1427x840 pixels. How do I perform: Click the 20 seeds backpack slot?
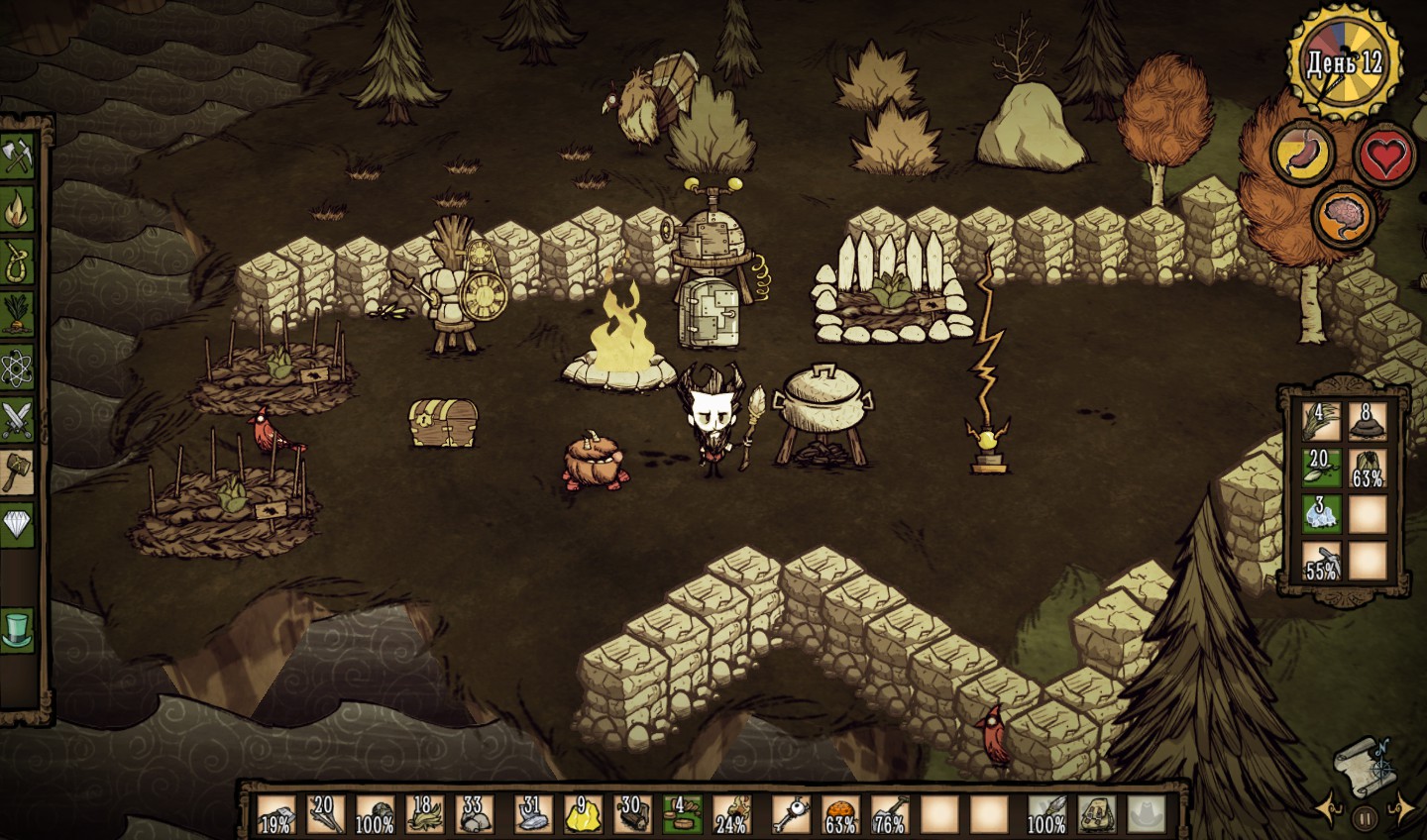coord(1321,468)
